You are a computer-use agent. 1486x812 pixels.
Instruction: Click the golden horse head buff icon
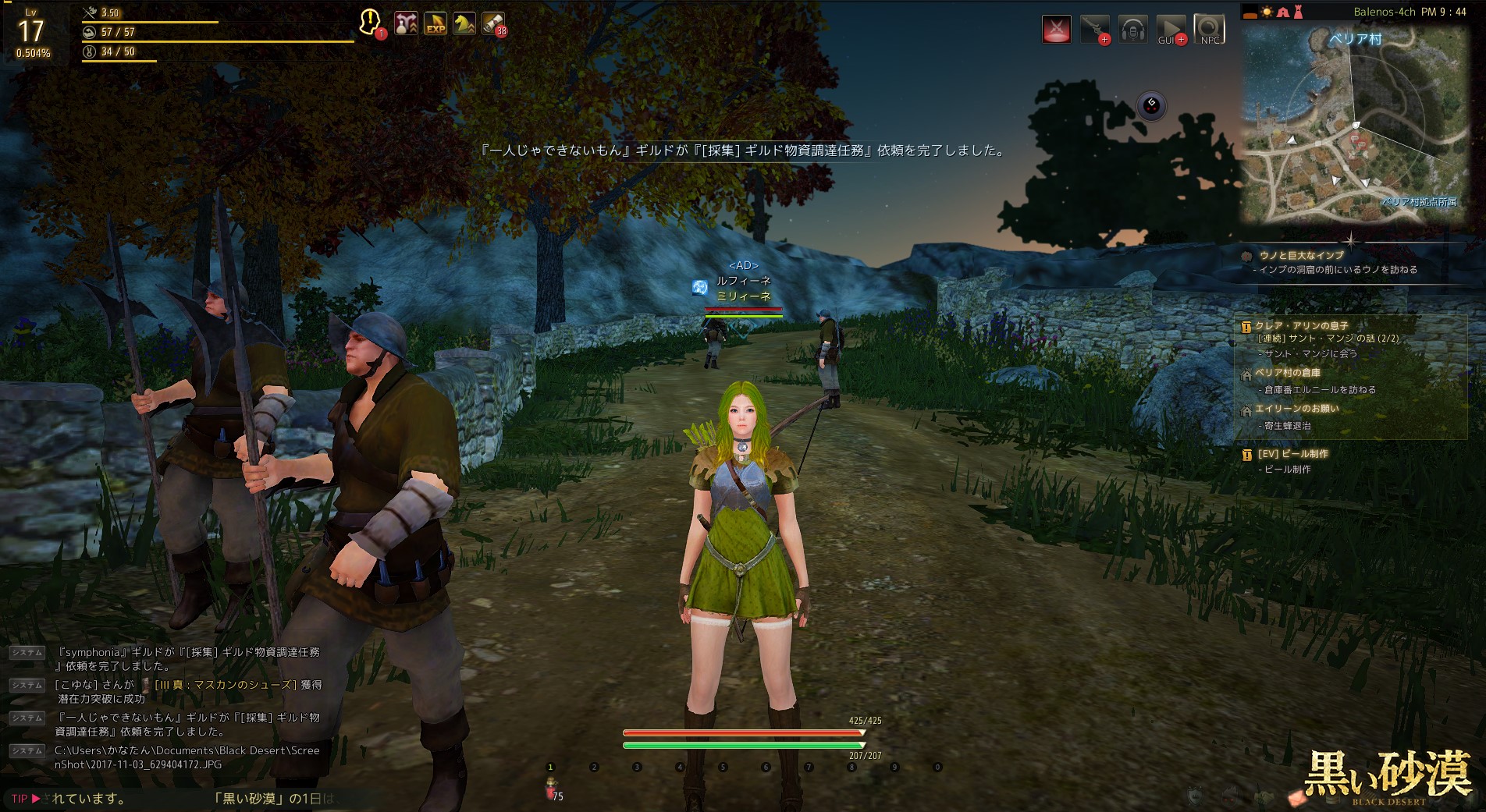(464, 23)
